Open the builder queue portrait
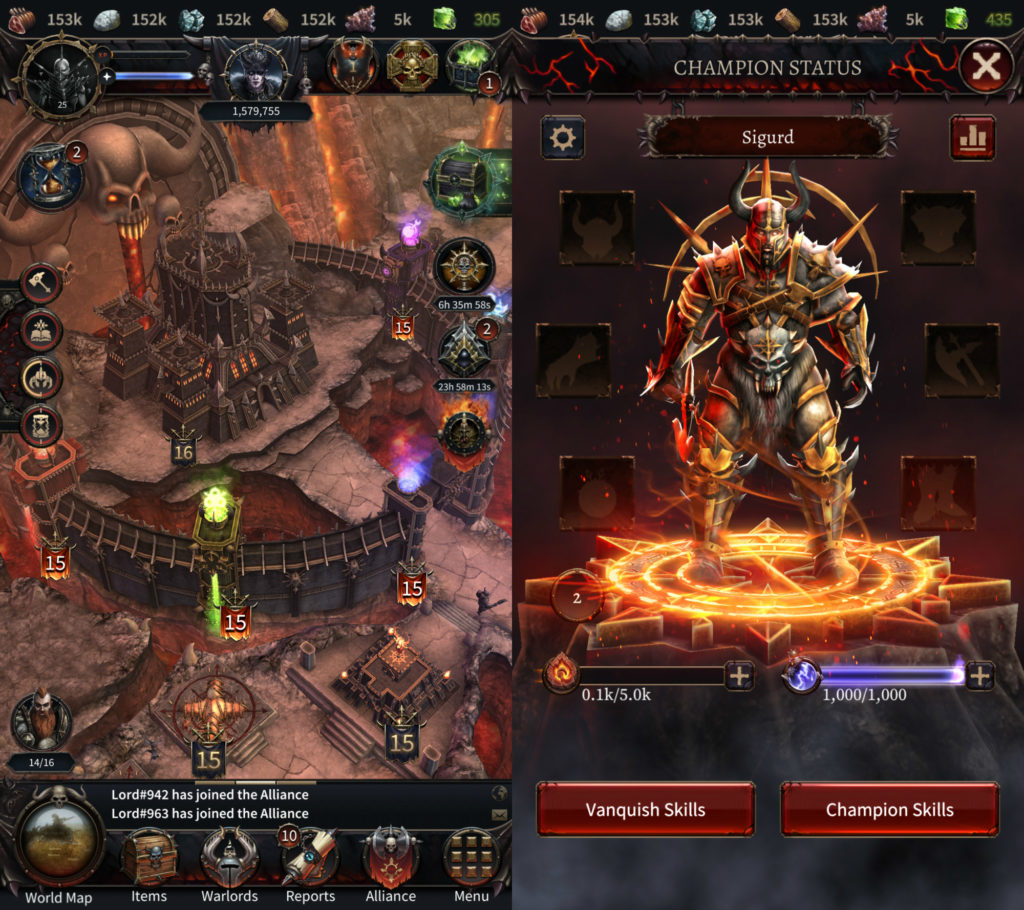The image size is (1024, 910). coord(41,722)
